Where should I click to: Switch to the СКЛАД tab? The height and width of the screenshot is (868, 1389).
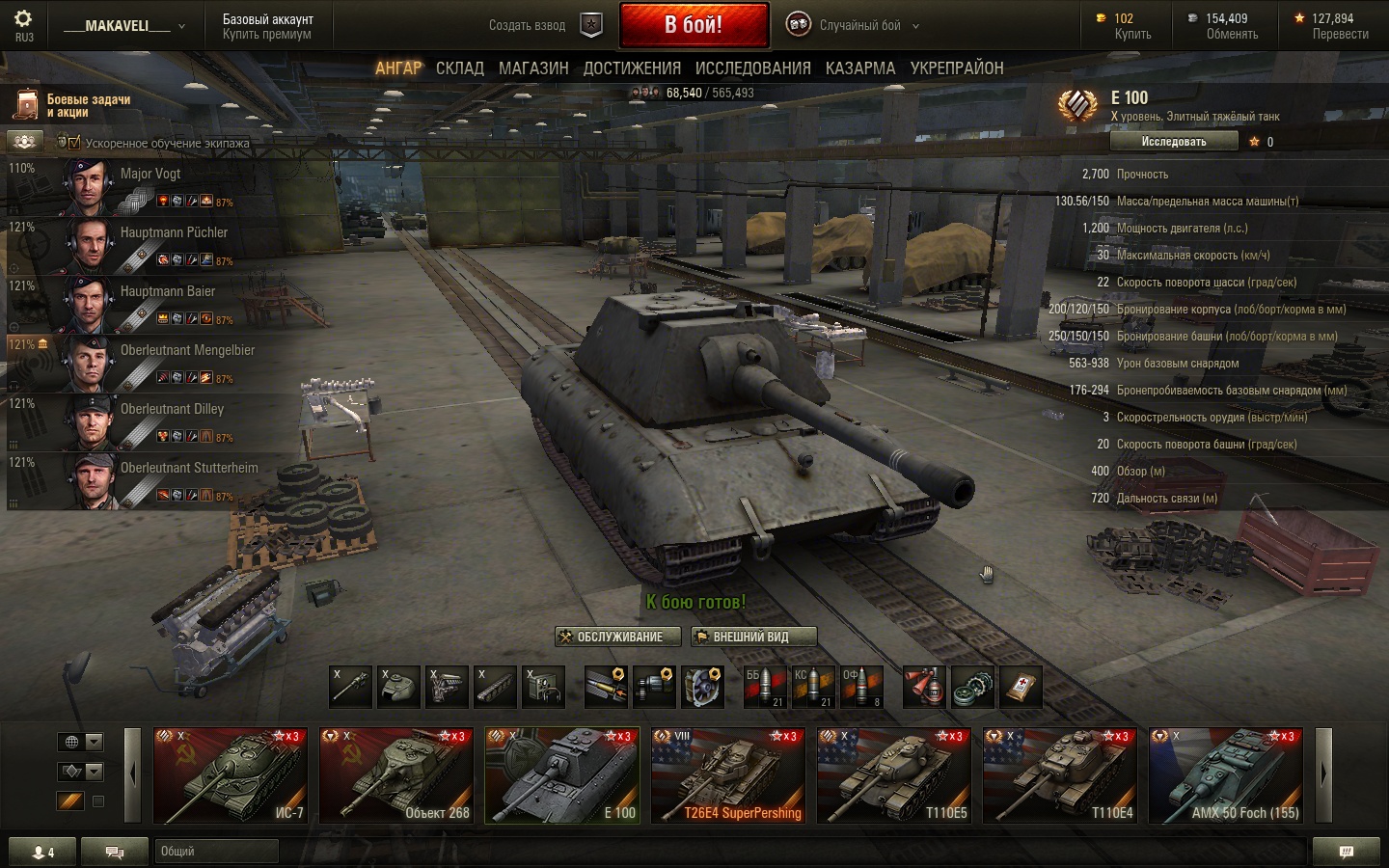459,68
